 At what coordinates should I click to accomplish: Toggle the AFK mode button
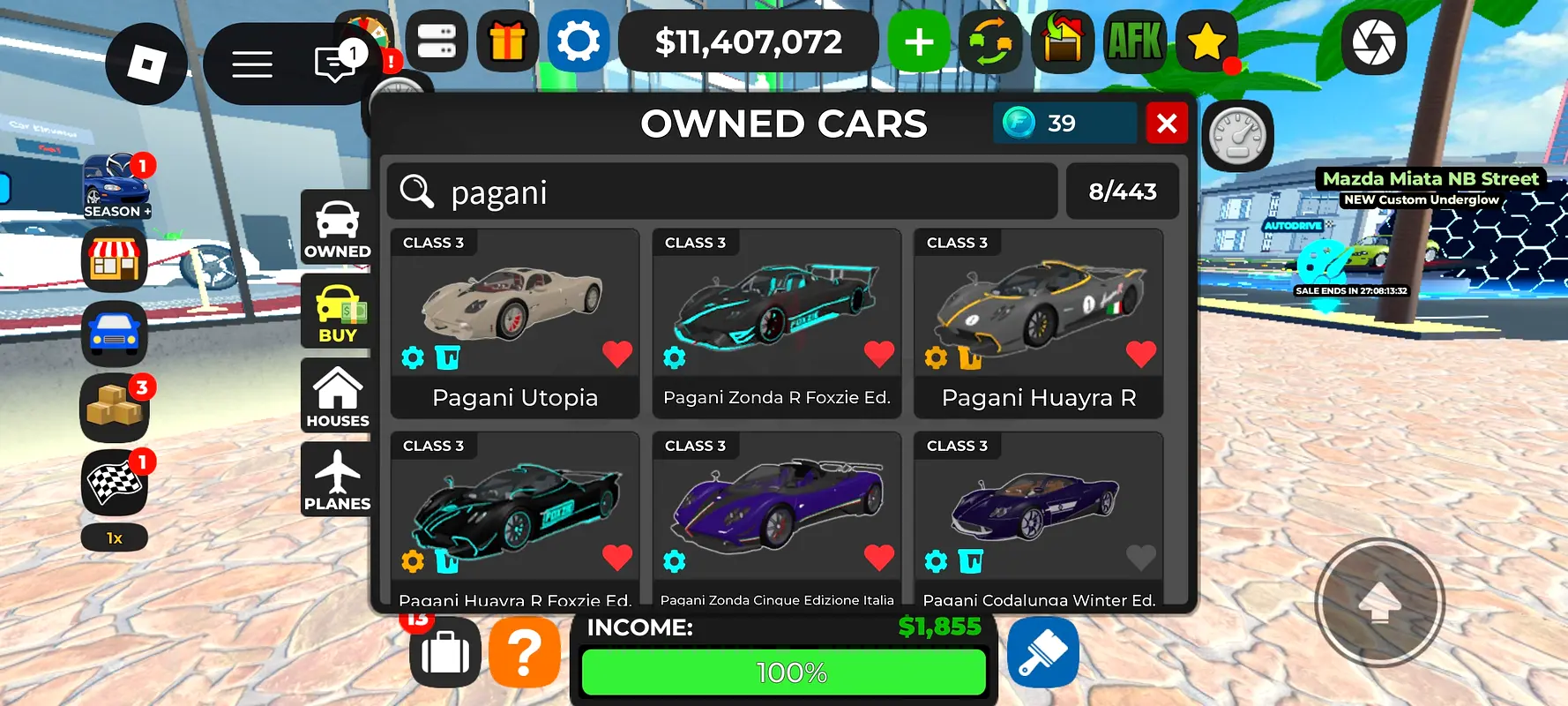pyautogui.click(x=1135, y=41)
